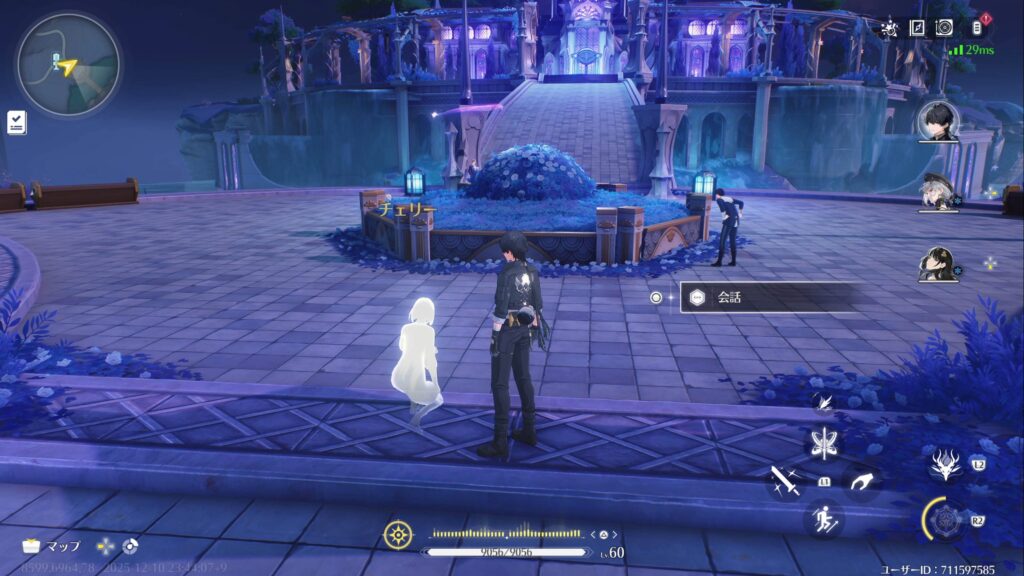Viewport: 1024px width, 576px height.
Task: Select the 会話 talk prompt
Action: pyautogui.click(x=768, y=297)
